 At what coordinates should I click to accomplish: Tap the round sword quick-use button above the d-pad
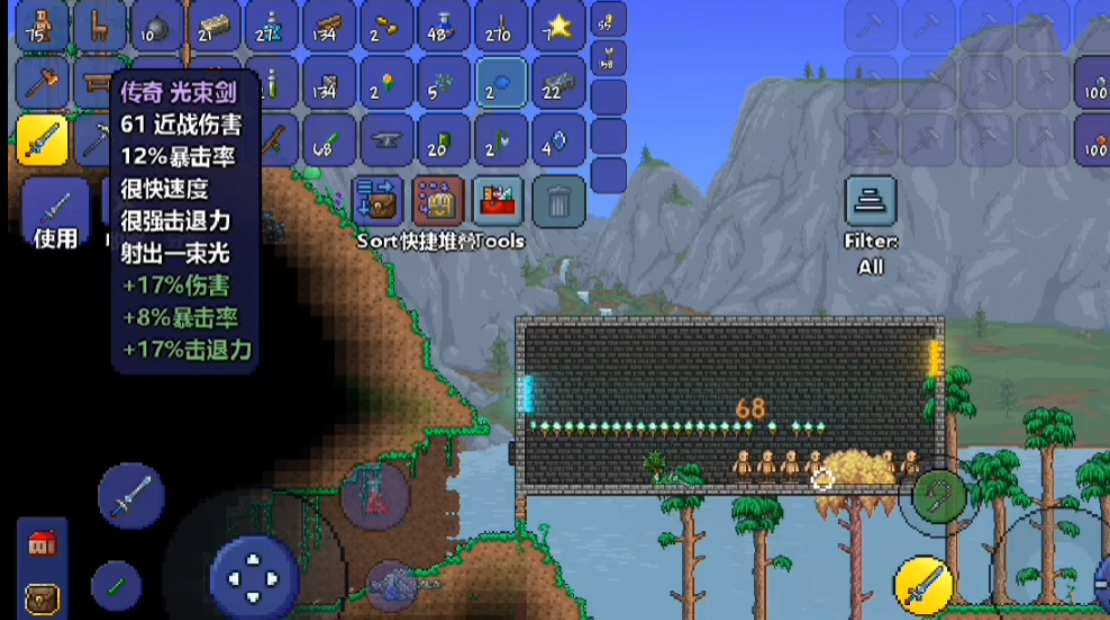point(131,495)
